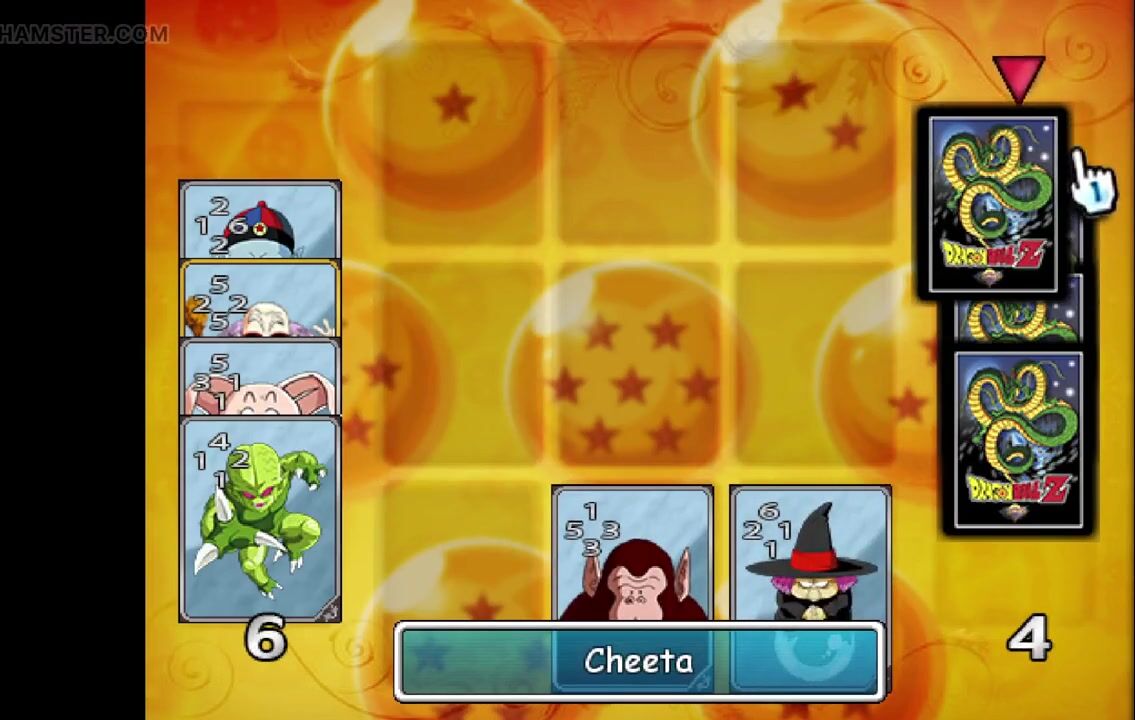The height and width of the screenshot is (720, 1135).
Task: Click the Cheeta ape card on the board
Action: tap(632, 553)
